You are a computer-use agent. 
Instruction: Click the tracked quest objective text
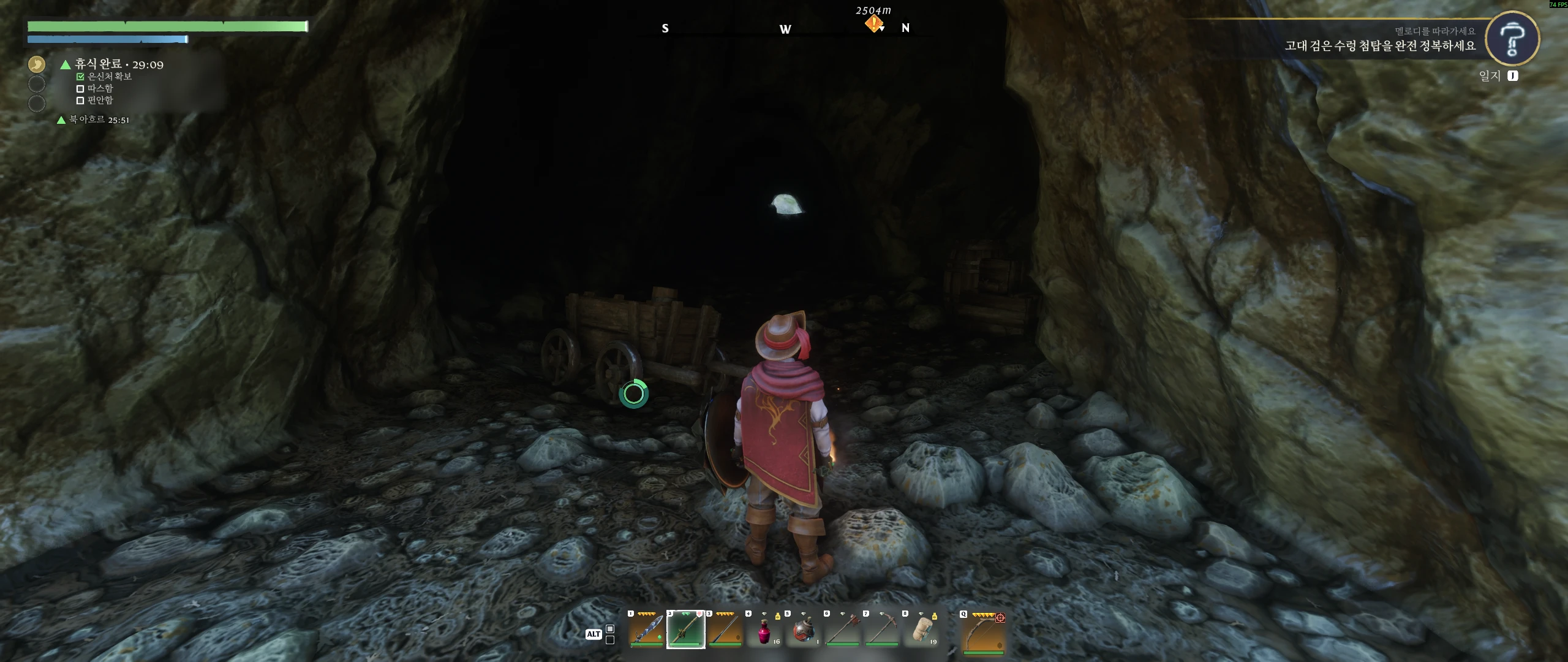(1380, 46)
